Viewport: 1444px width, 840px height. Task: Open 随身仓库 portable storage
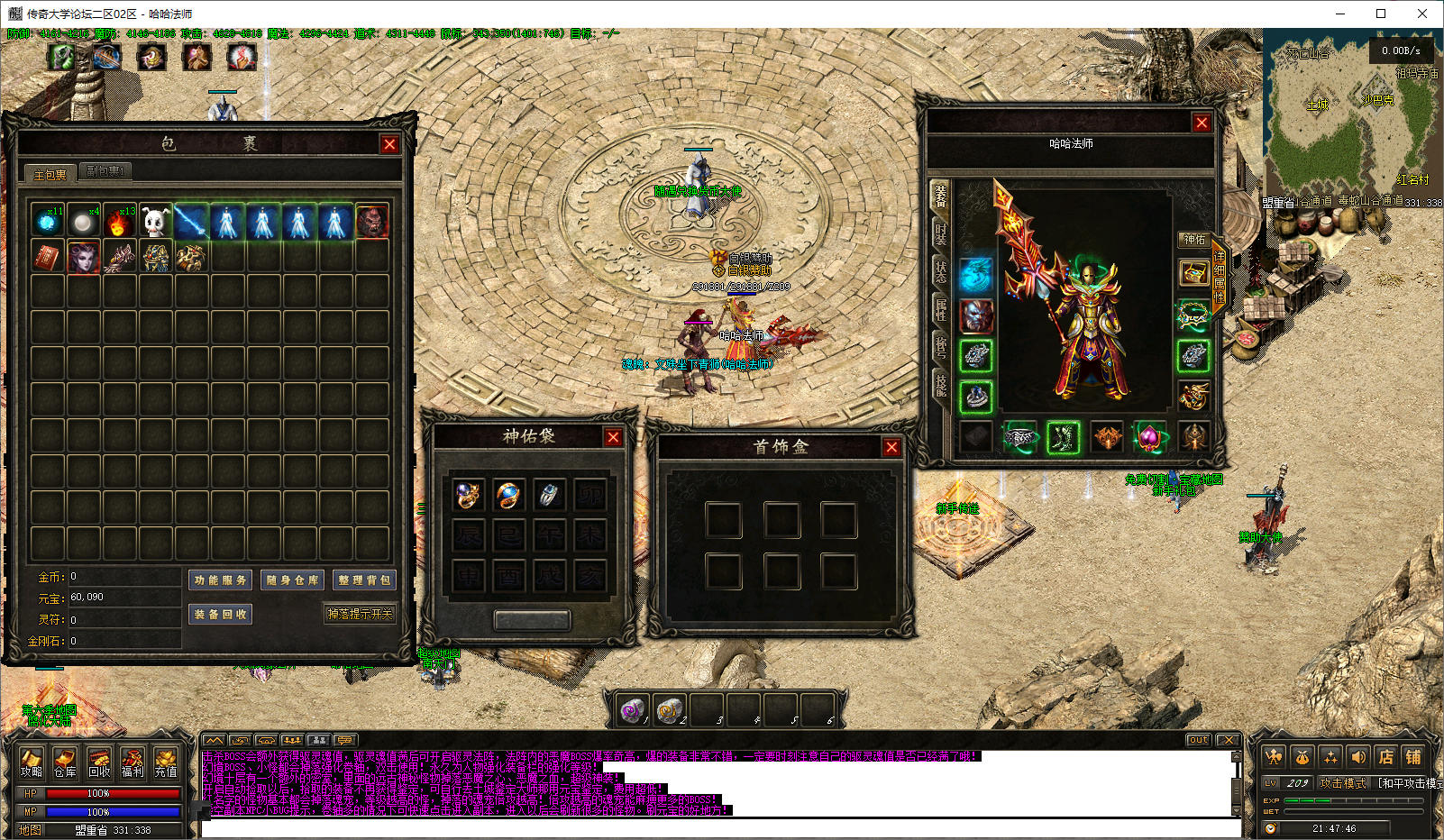[x=292, y=580]
